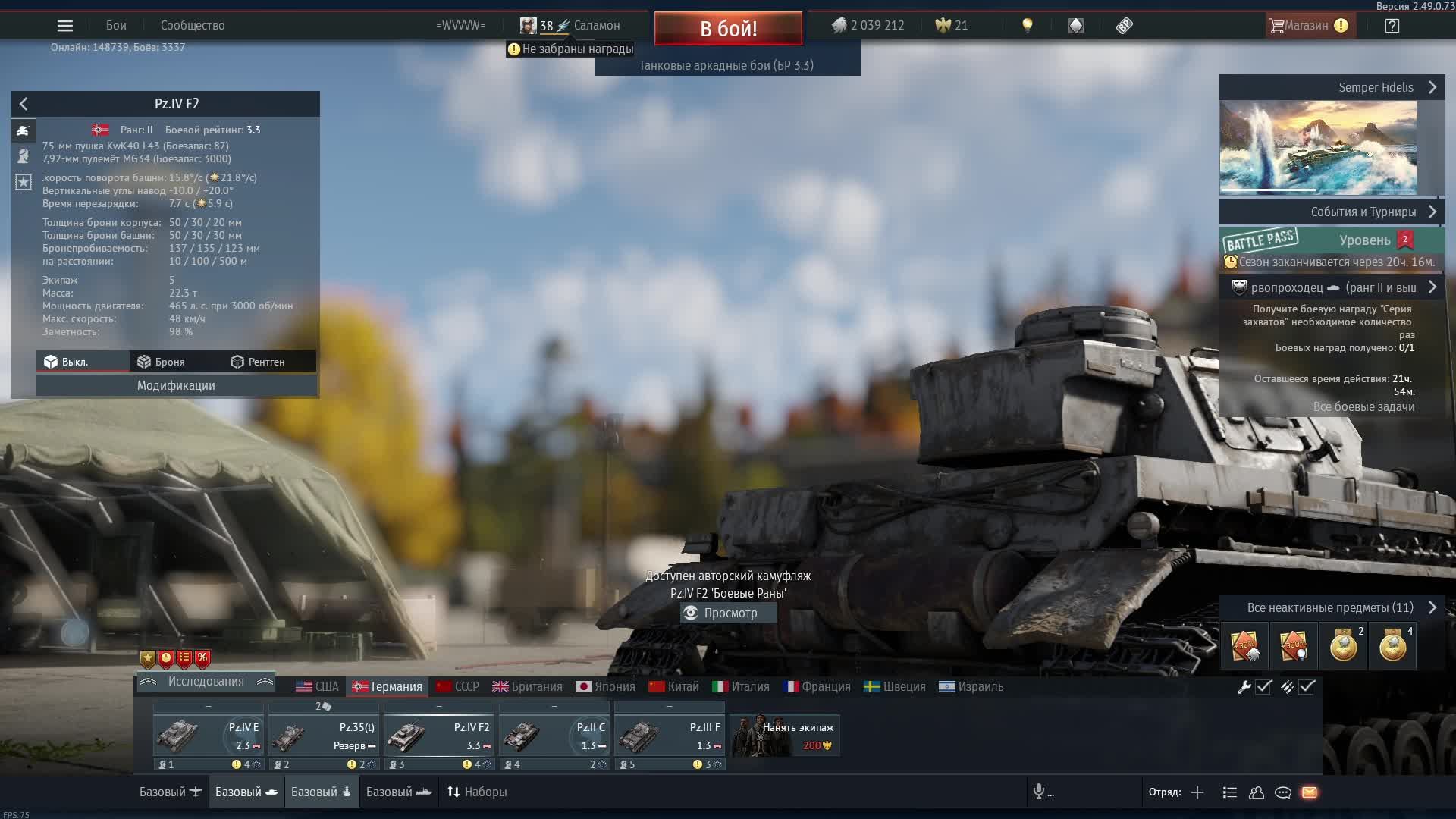Open the hamburger main menu
The image size is (1456, 819).
pyautogui.click(x=65, y=26)
